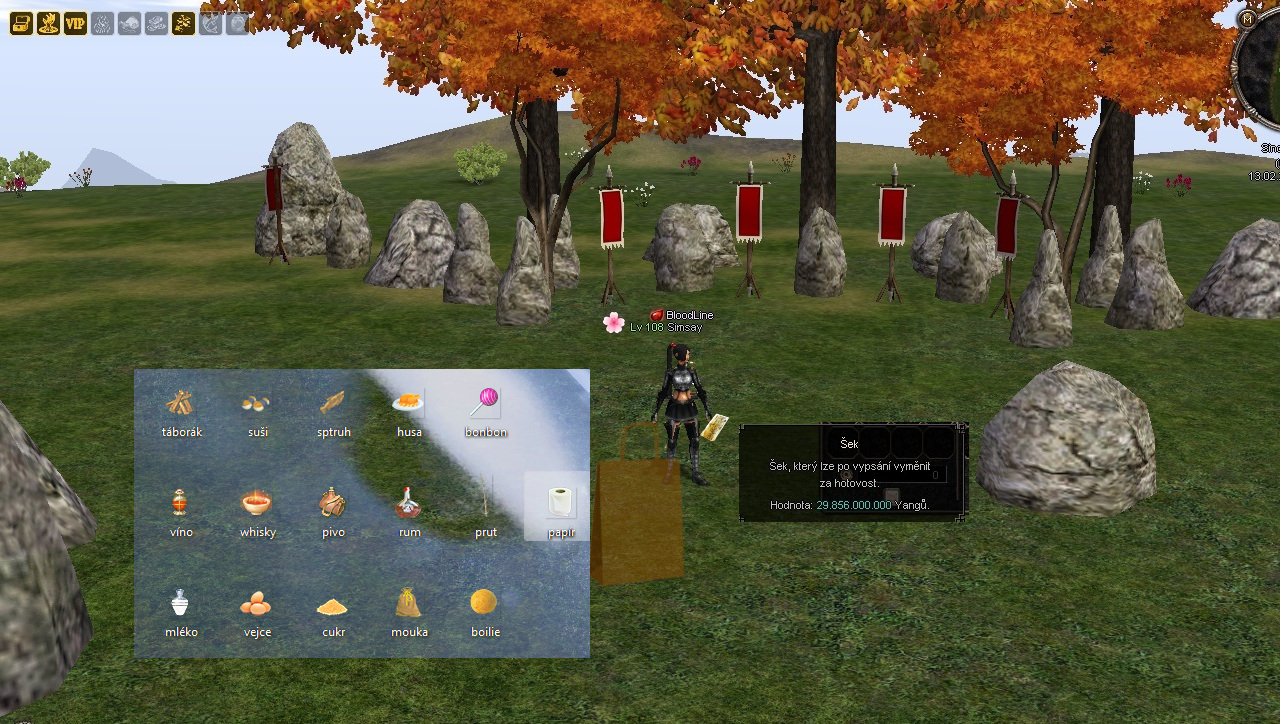Select the whisky bowl item

coord(257,502)
